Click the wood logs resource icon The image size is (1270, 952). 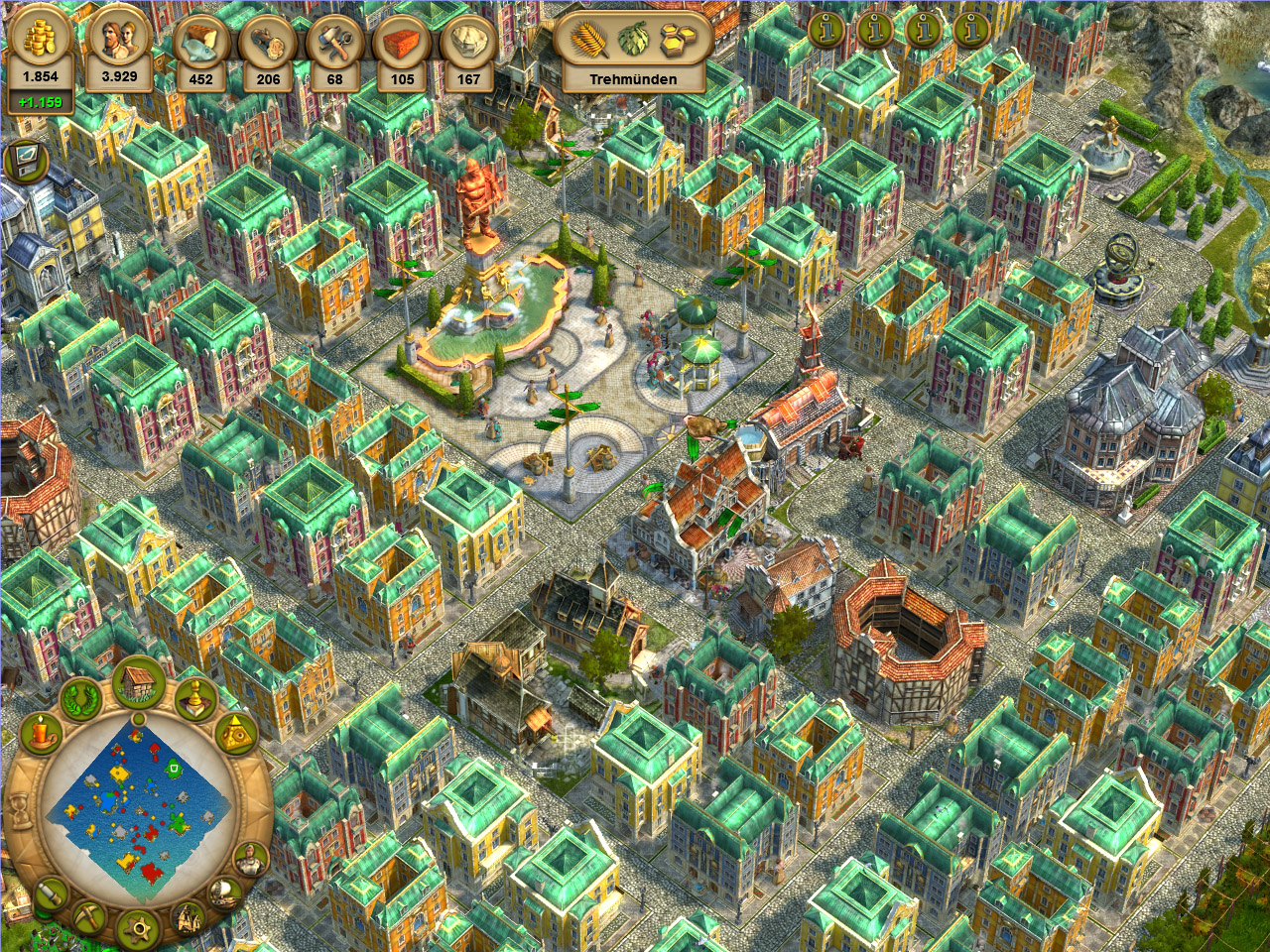[x=268, y=46]
